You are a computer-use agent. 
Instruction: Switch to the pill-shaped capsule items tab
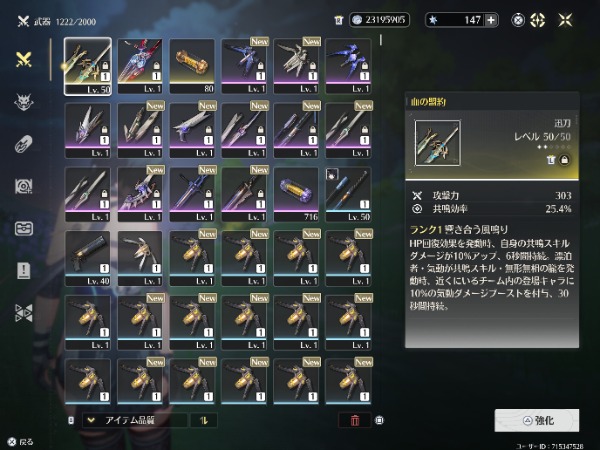(23, 143)
